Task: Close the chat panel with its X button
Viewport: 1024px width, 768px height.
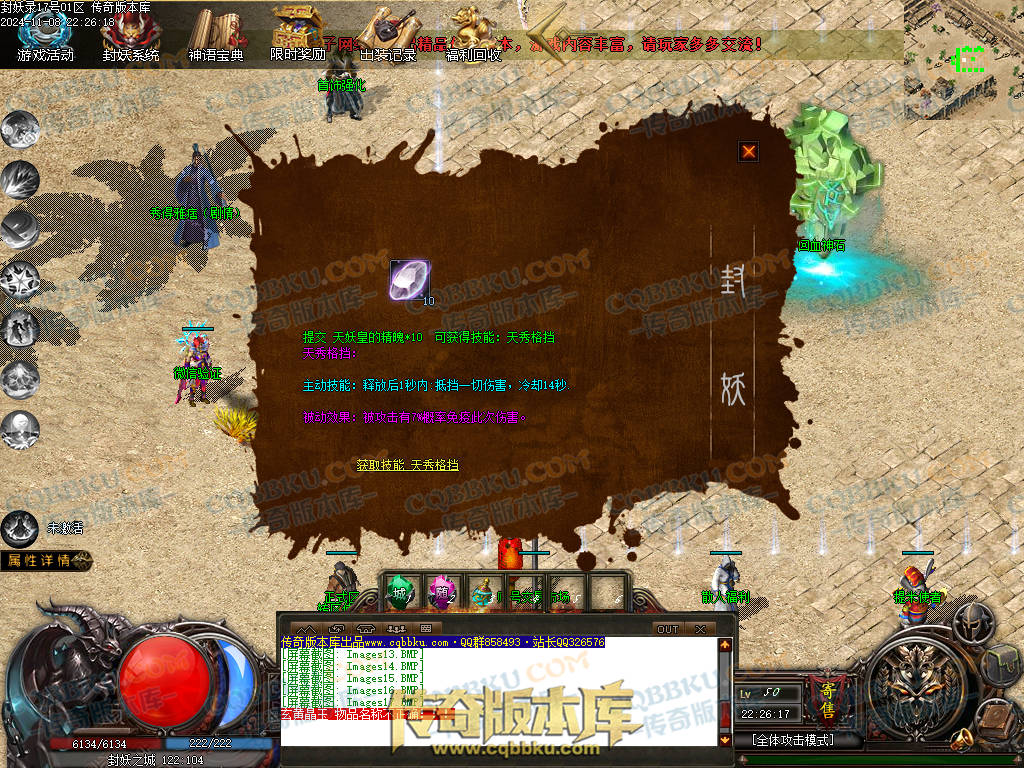Action: tap(700, 629)
